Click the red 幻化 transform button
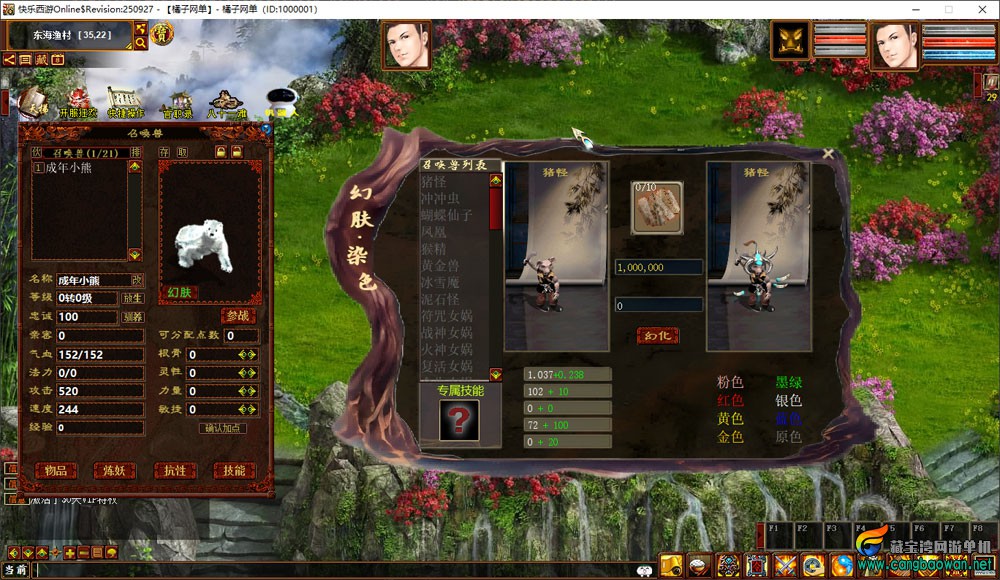 pyautogui.click(x=657, y=336)
